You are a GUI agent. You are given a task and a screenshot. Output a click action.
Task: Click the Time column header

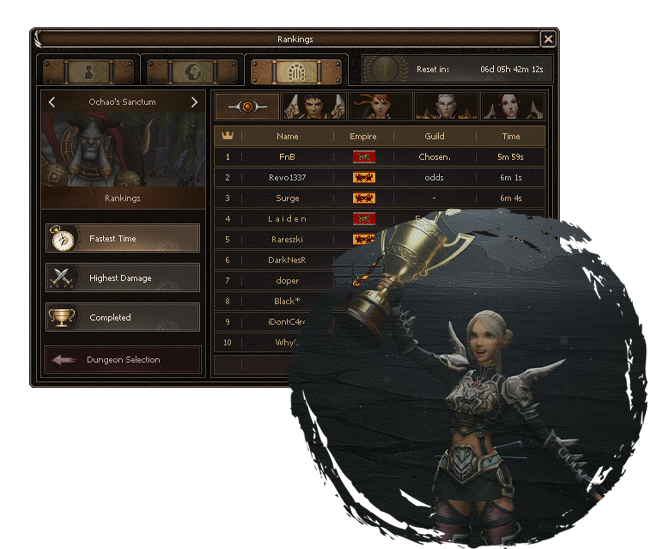point(511,135)
